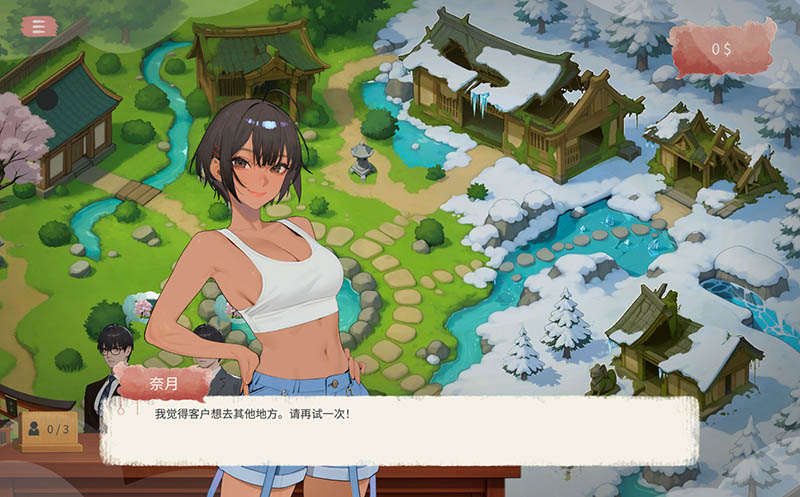Advance Natsuki's dialogue text box

coord(398,430)
